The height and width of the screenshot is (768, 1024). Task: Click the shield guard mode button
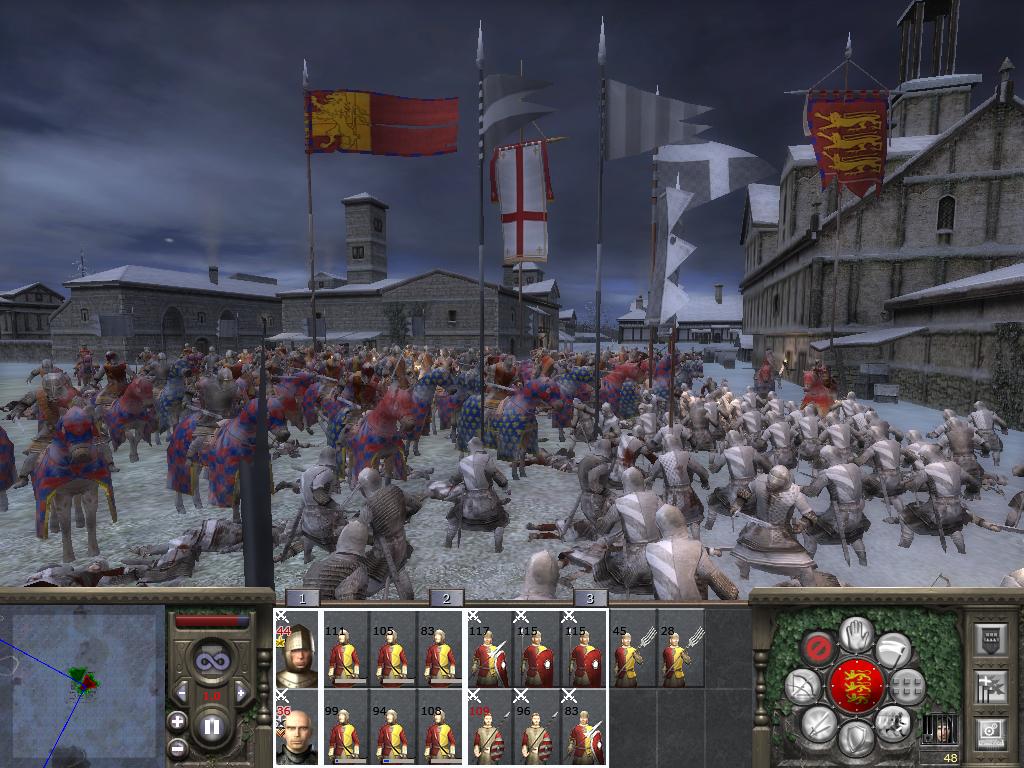pos(855,741)
